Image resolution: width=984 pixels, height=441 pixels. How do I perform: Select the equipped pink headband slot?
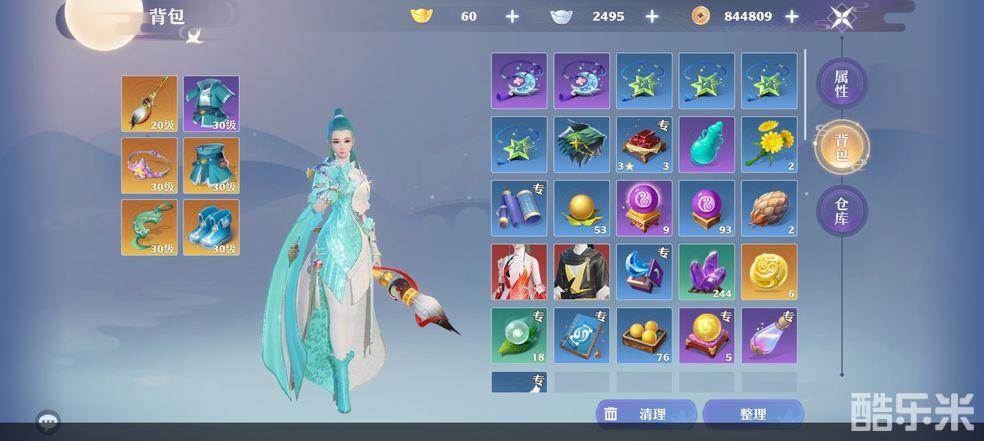[149, 166]
